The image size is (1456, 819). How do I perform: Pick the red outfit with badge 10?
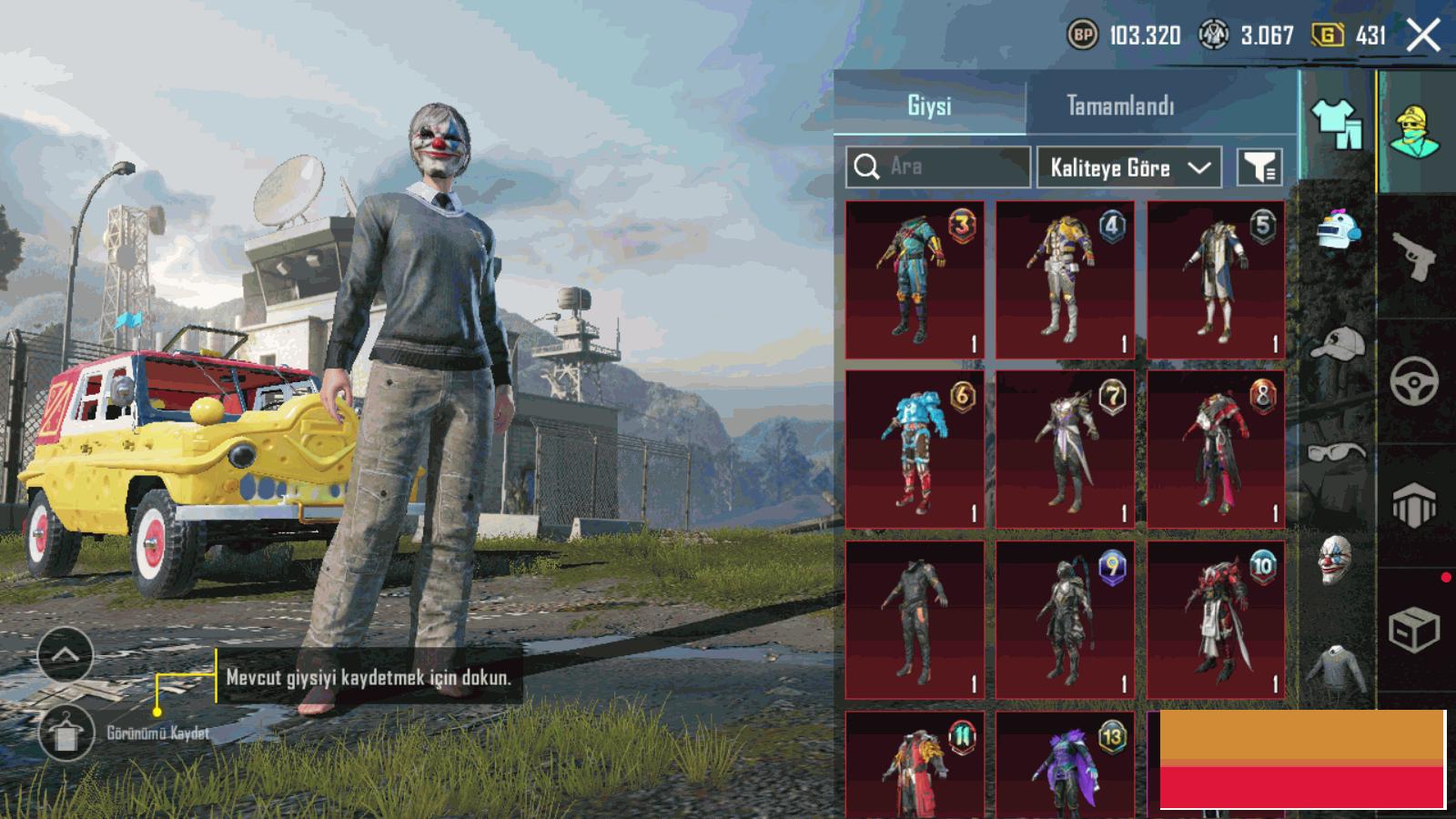1216,620
